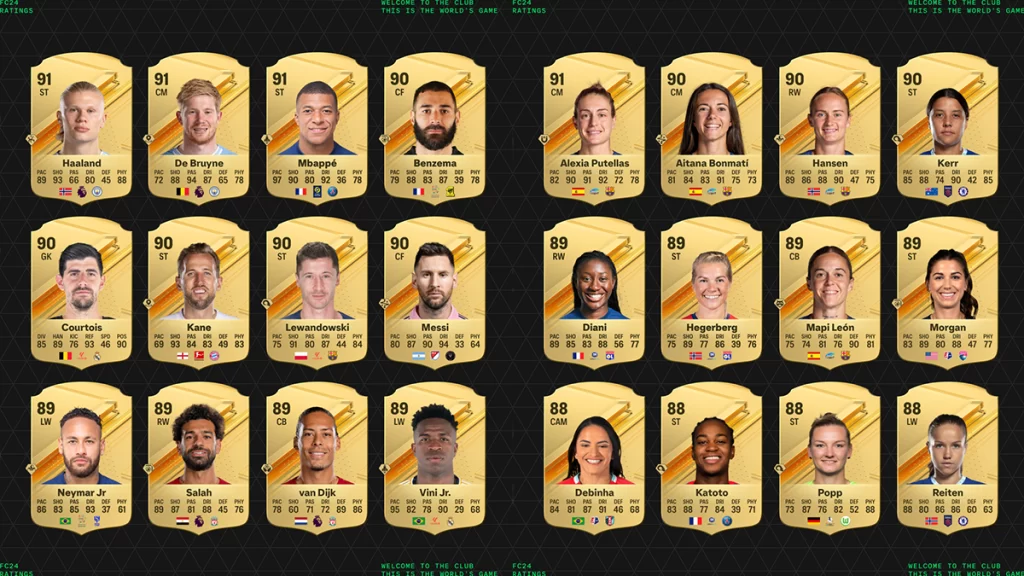Choose the Aitana Bonmatí card
The width and height of the screenshot is (1024, 576).
click(x=711, y=130)
